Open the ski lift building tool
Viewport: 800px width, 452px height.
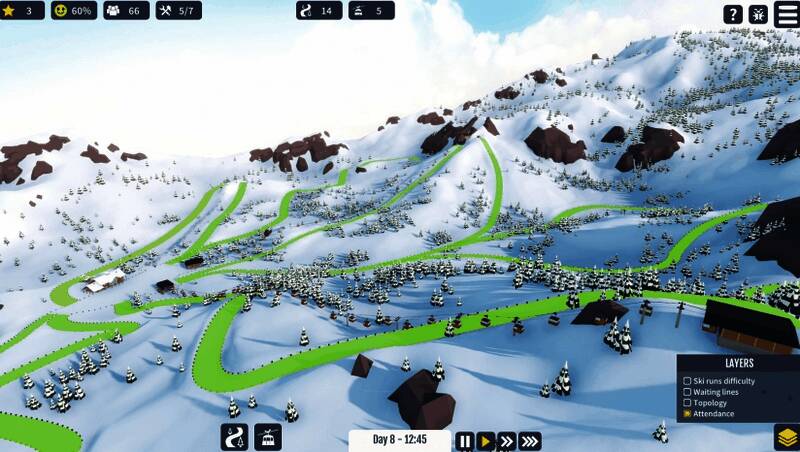click(x=268, y=437)
